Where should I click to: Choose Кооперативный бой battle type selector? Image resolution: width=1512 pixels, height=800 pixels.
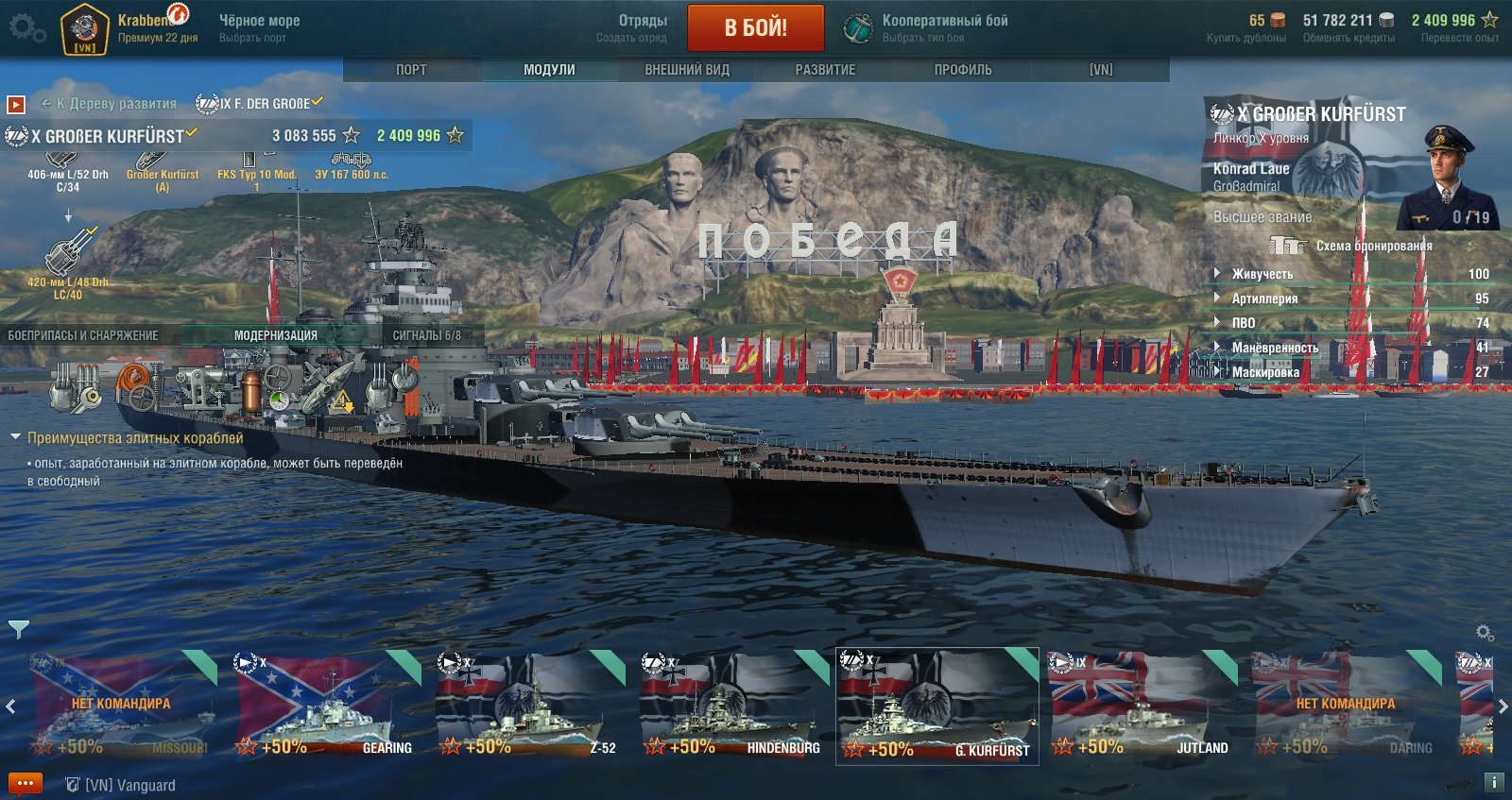[926, 27]
